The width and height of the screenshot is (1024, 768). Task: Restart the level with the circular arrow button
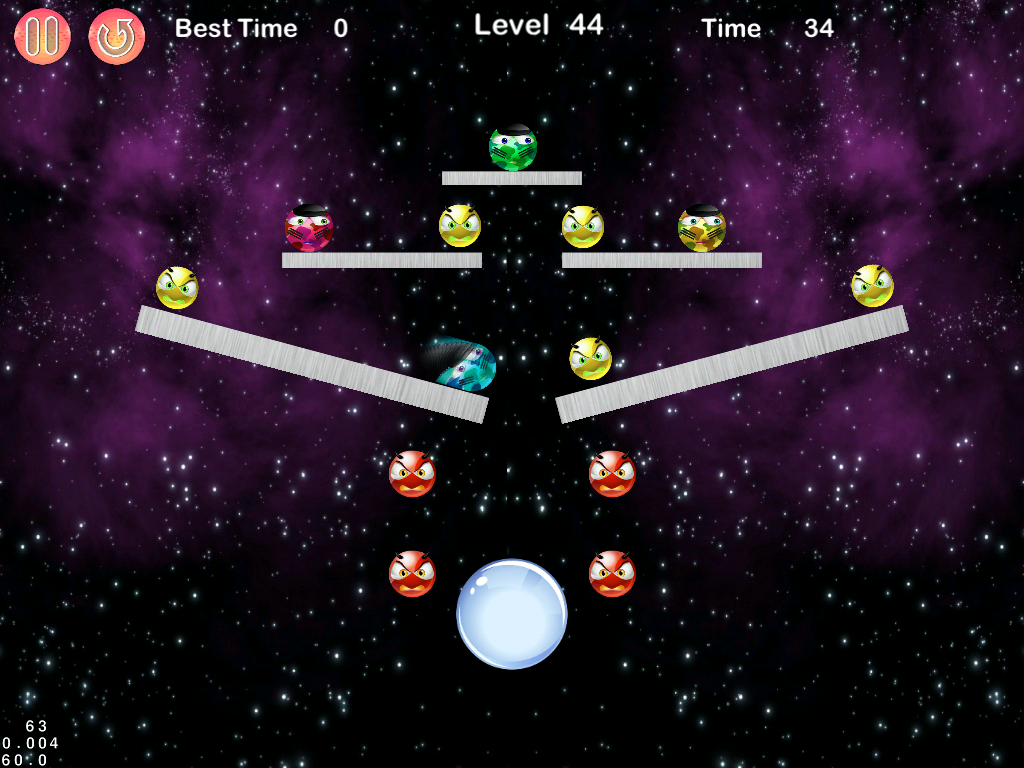(x=117, y=36)
